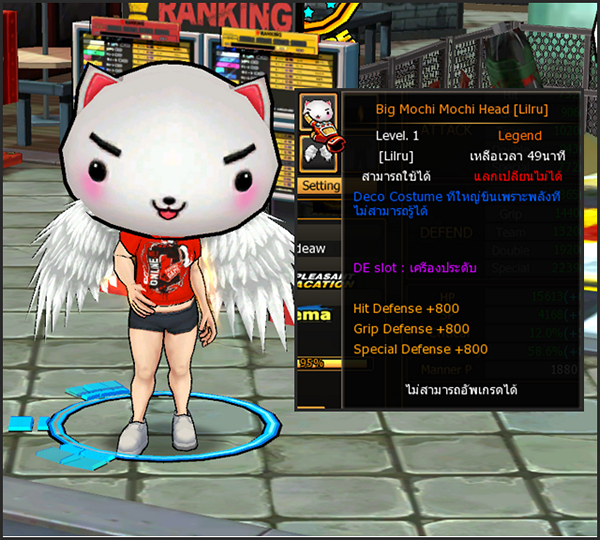This screenshot has width=600, height=540.
Task: Select the Big Mochi Mochi Head slot
Action: click(319, 111)
